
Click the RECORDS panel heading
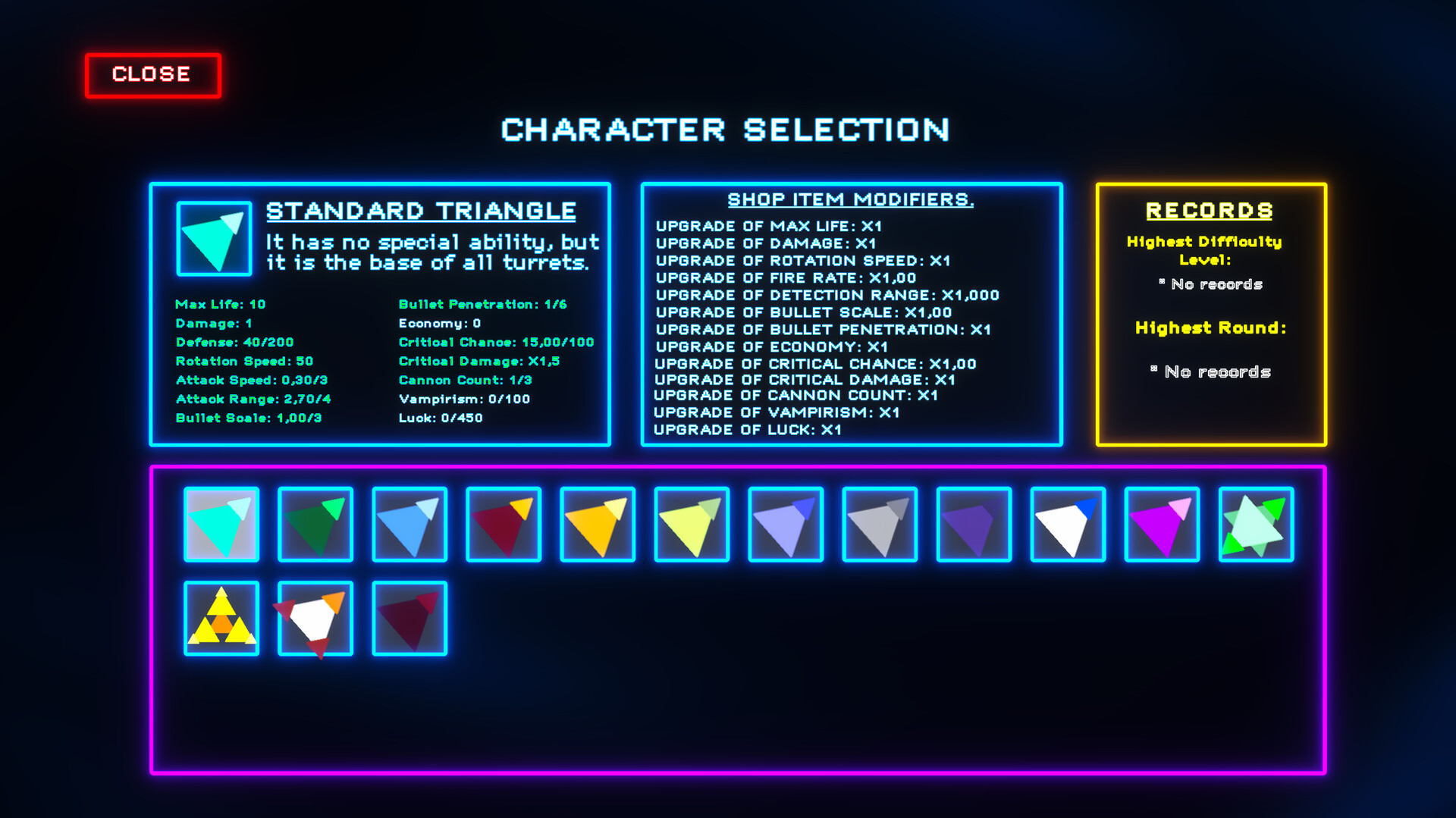pos(1209,210)
